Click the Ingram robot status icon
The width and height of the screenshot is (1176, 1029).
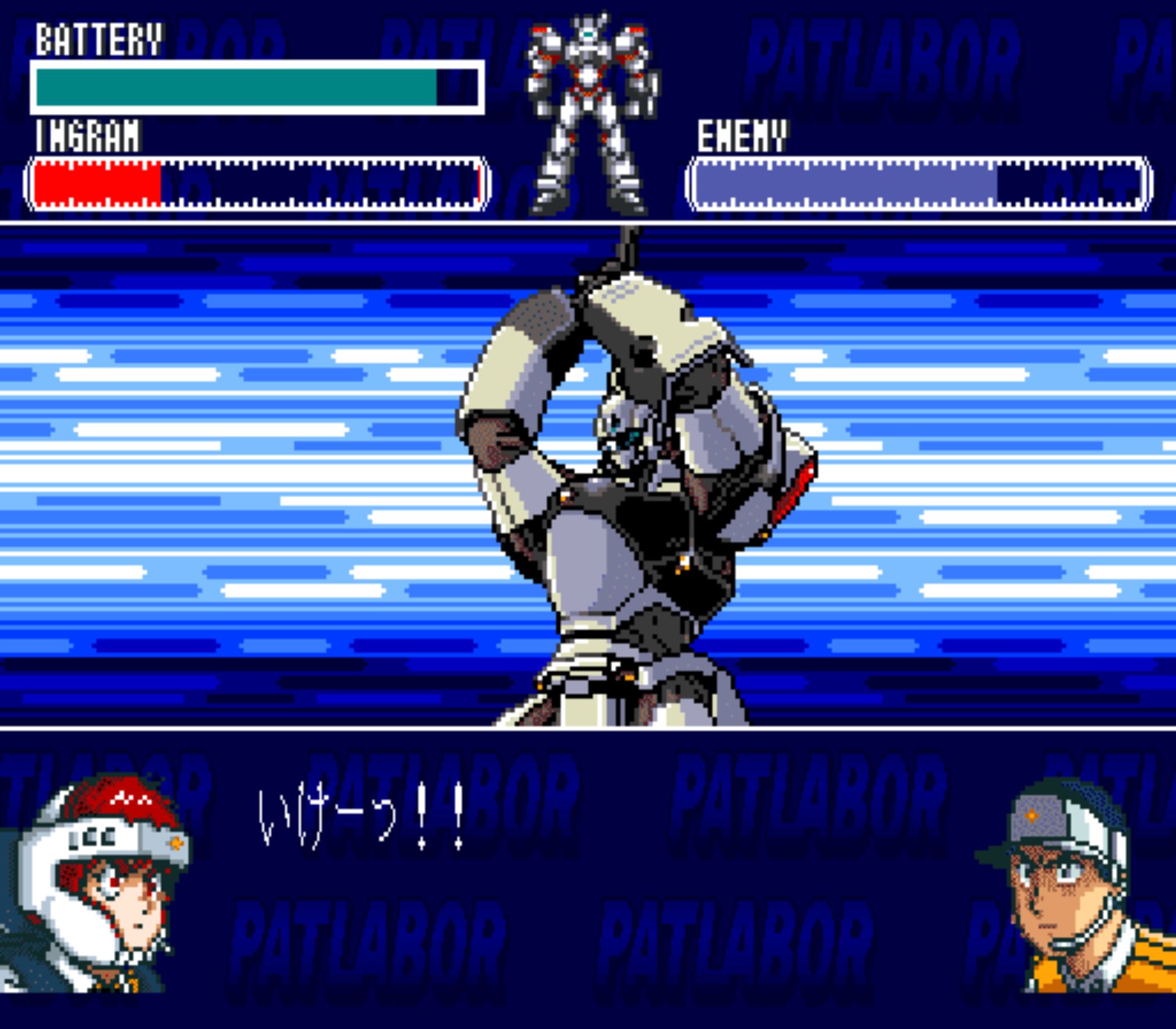590,115
